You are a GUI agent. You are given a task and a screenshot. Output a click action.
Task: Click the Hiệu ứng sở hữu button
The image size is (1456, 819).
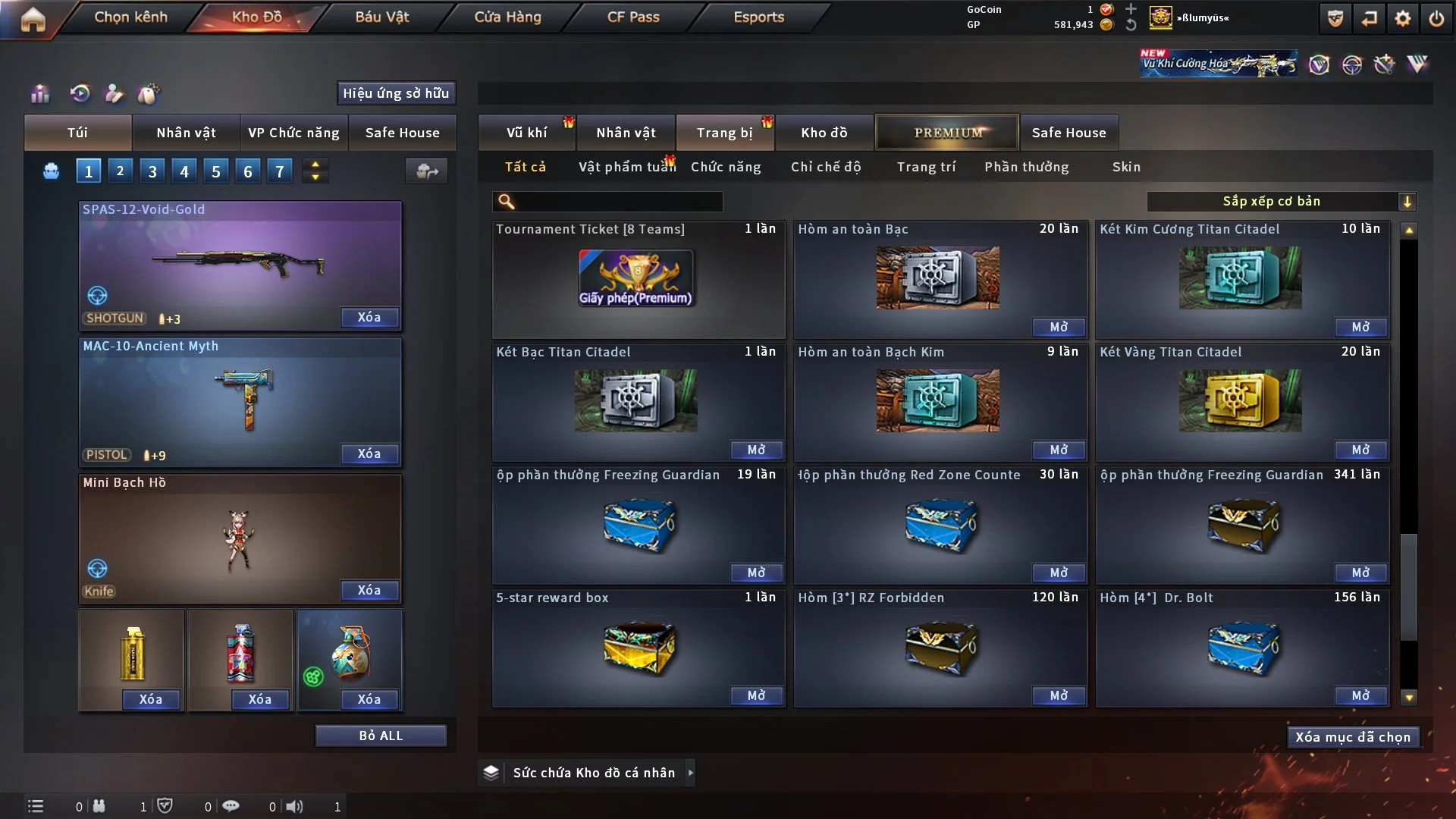tap(396, 93)
